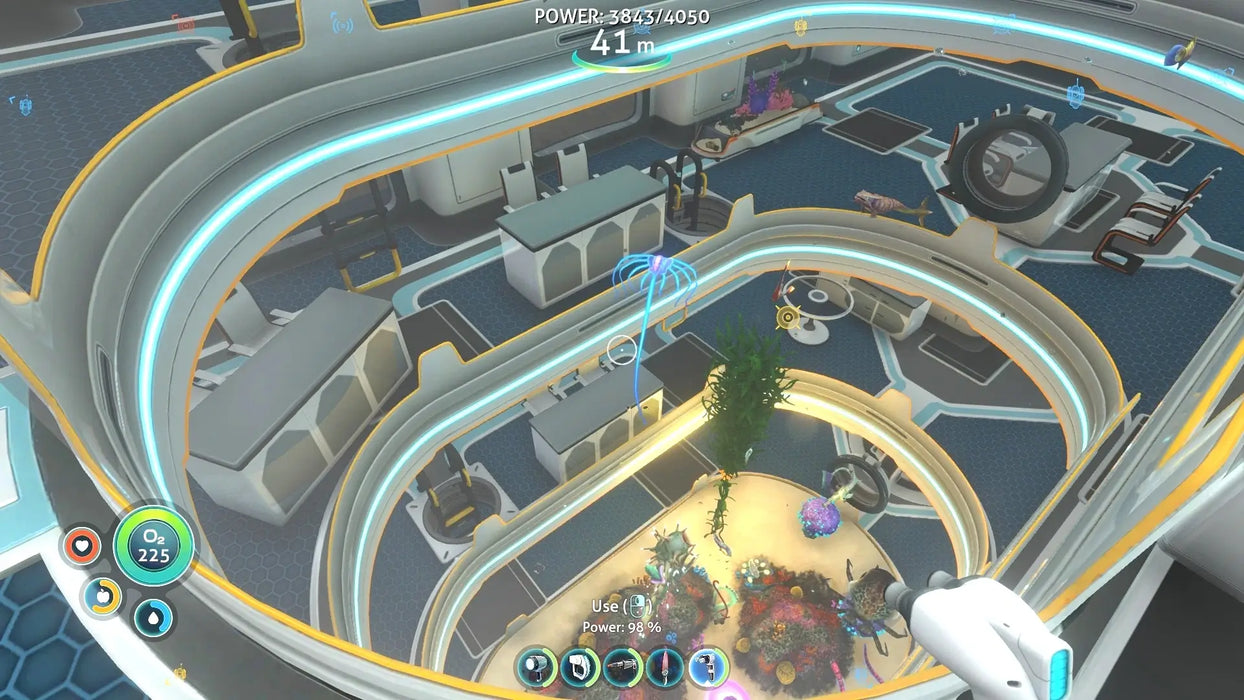This screenshot has height=700, width=1244.
Task: Click the highlighted handheld tool slot
Action: [x=708, y=667]
